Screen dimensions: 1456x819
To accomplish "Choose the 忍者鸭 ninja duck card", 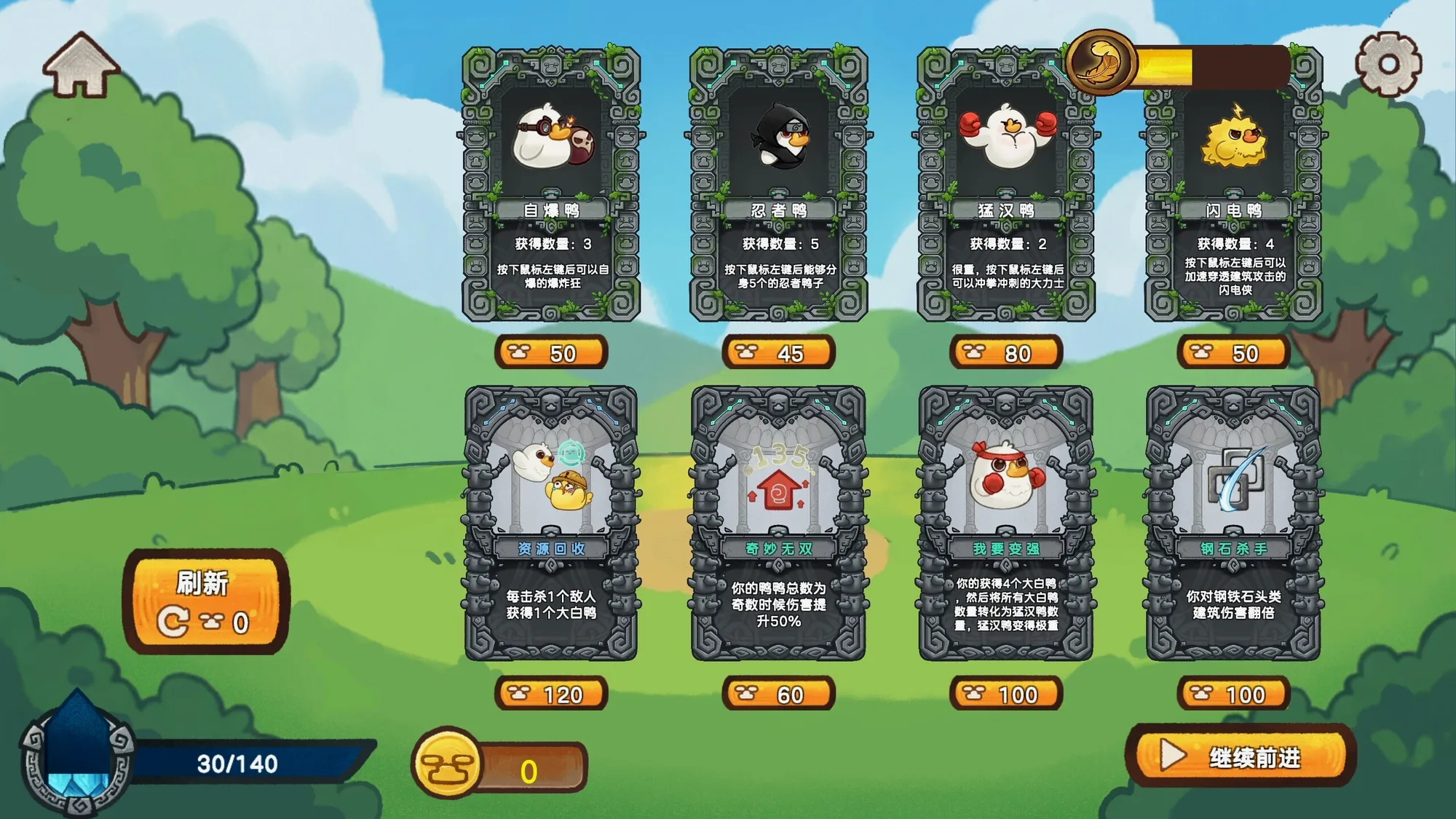I will coord(778,184).
